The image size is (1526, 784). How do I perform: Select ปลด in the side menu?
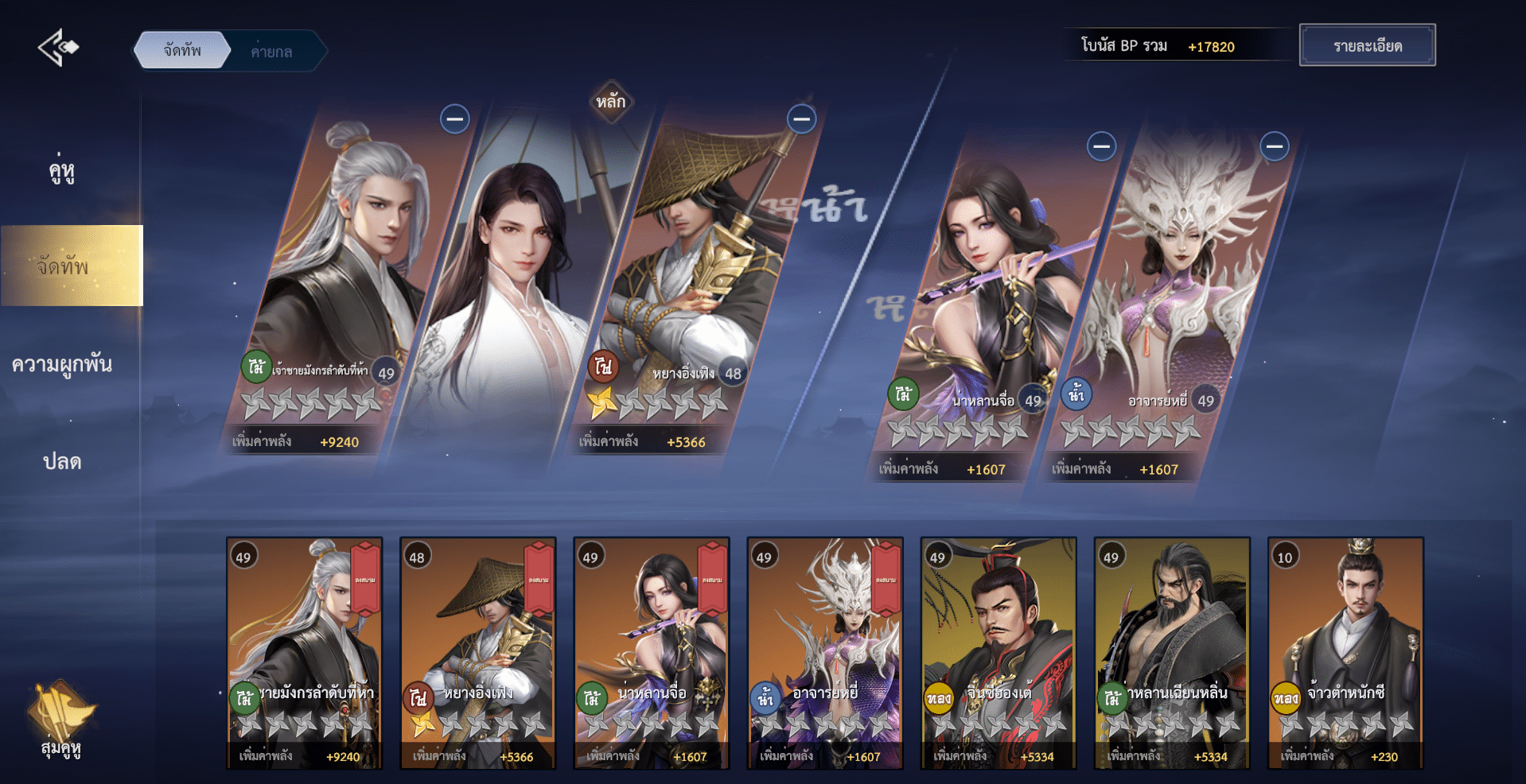(x=62, y=461)
